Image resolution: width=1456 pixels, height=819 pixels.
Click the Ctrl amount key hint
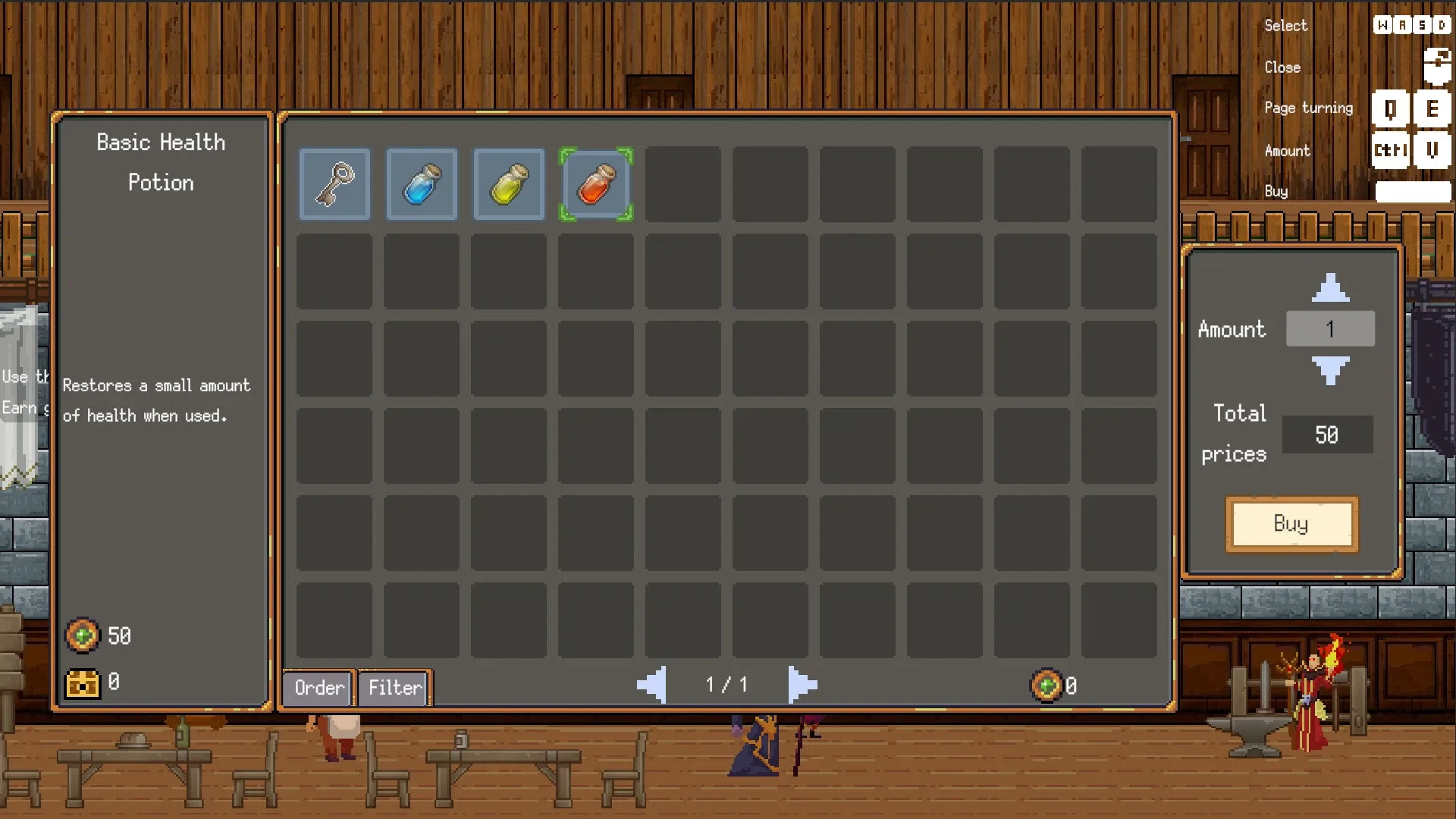(x=1389, y=150)
